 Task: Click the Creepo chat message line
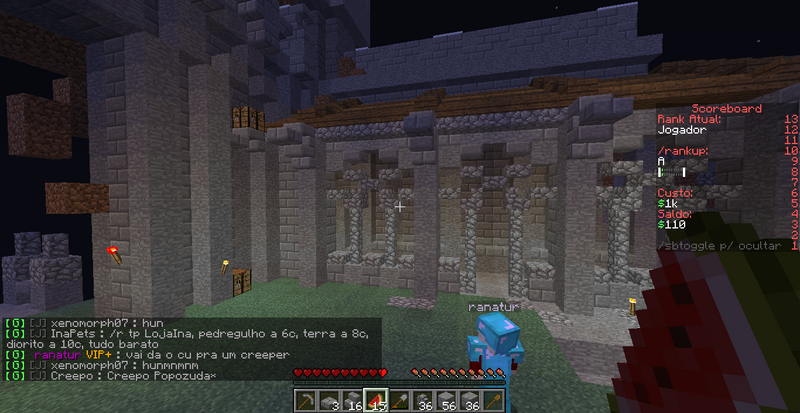(118, 376)
